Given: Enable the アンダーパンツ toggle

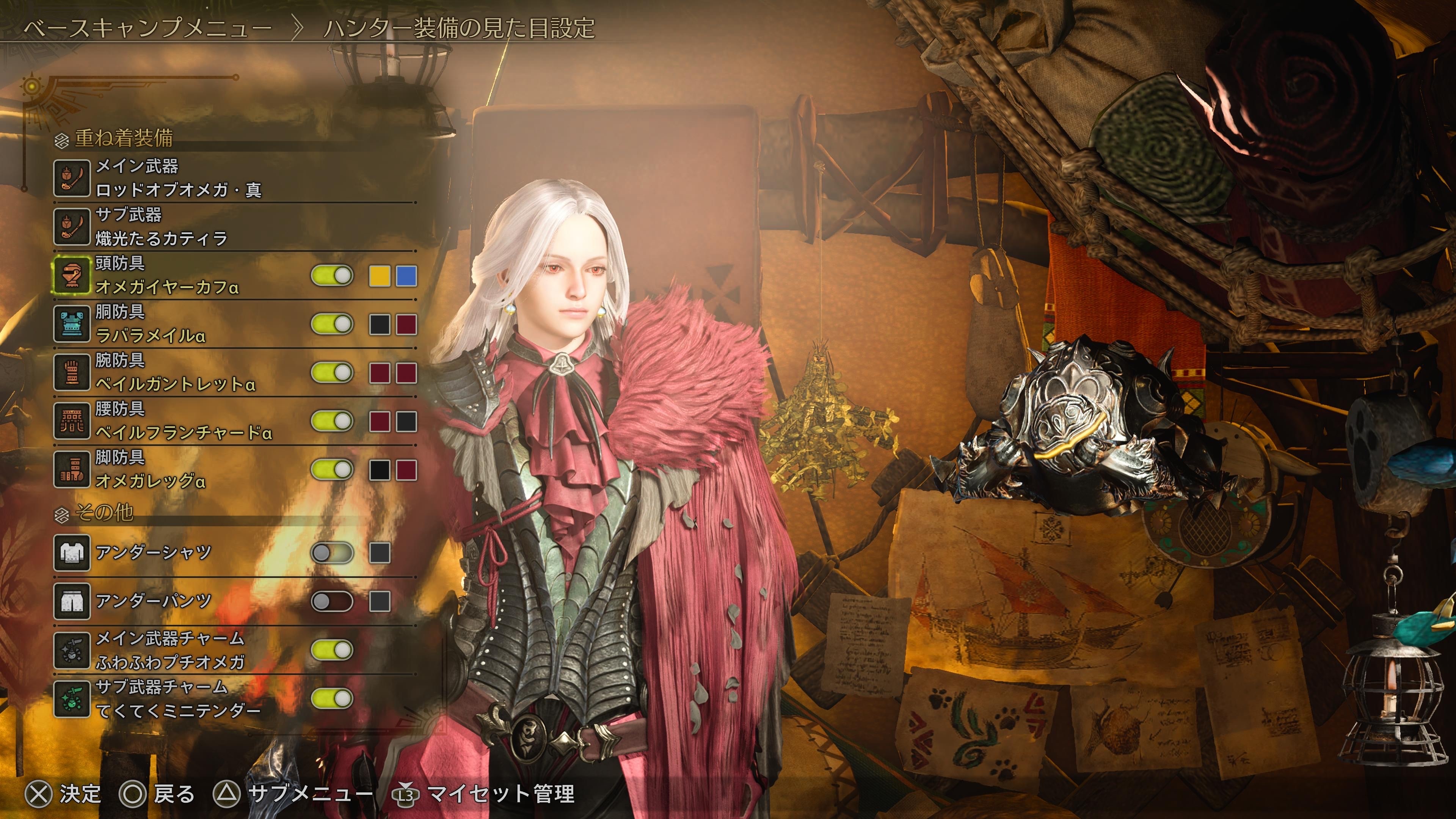Looking at the screenshot, I should 332,601.
